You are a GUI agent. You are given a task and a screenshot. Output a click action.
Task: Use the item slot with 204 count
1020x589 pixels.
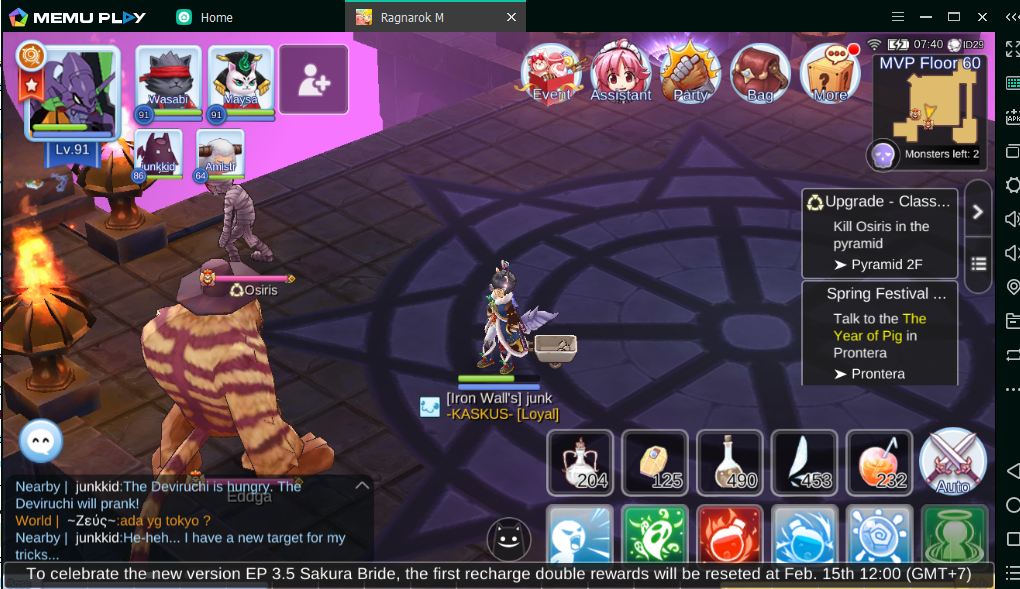[x=580, y=462]
